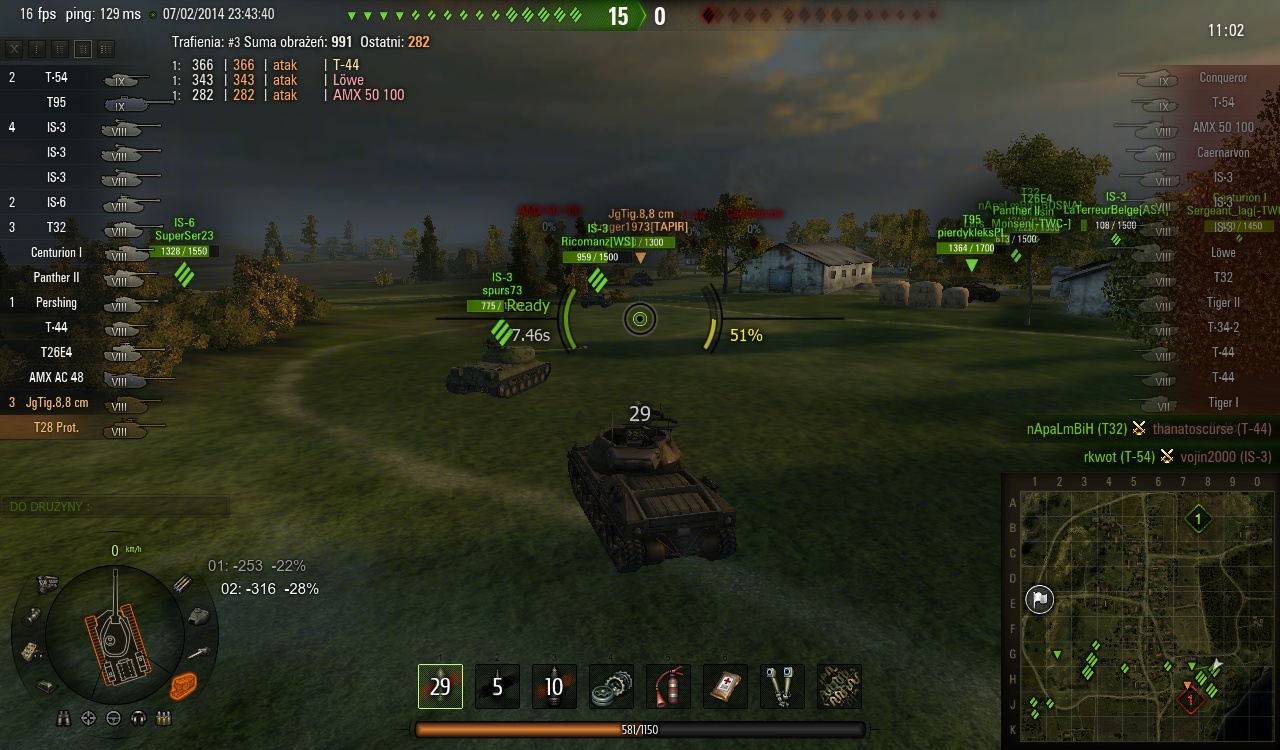Click the headphones radio operator crew icon

click(x=138, y=718)
